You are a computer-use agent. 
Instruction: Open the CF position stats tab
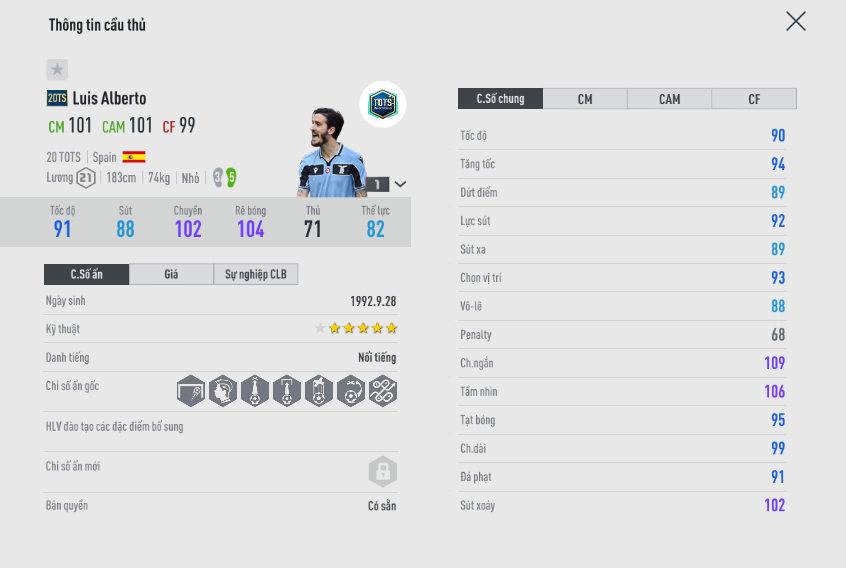754,99
